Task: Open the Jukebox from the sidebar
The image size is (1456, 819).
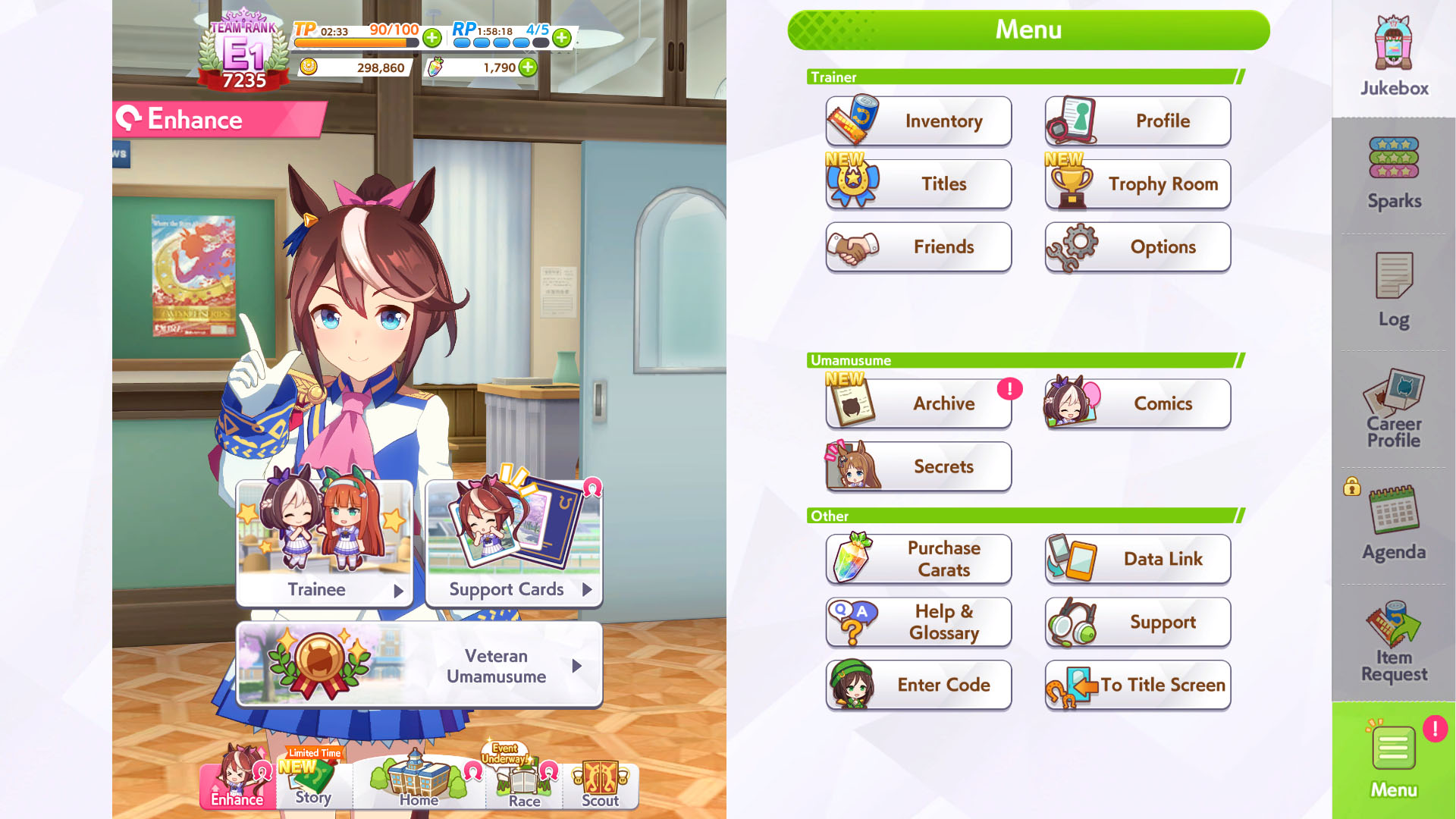Action: click(1394, 57)
